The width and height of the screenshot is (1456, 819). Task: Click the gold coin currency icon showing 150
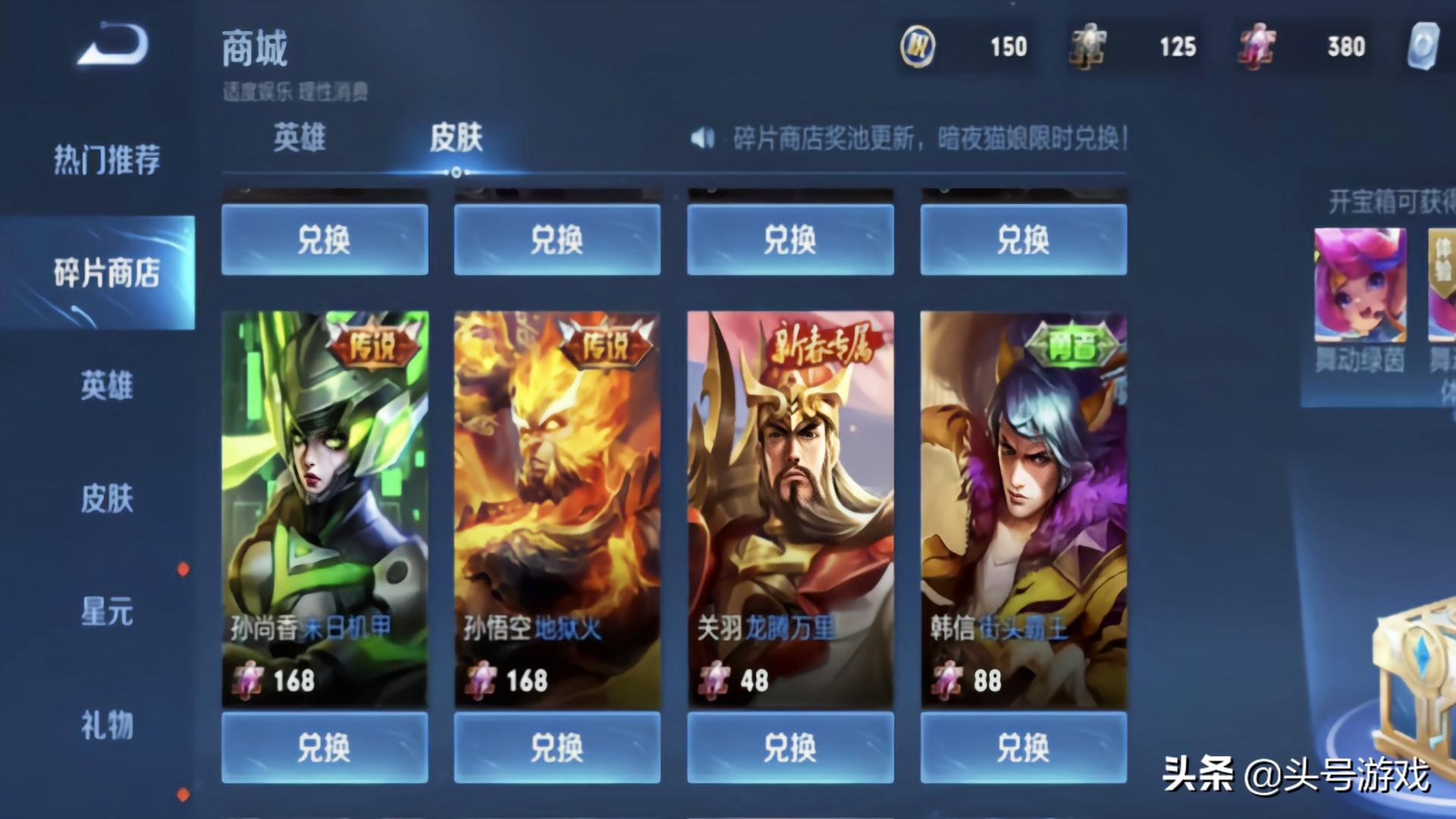[916, 47]
